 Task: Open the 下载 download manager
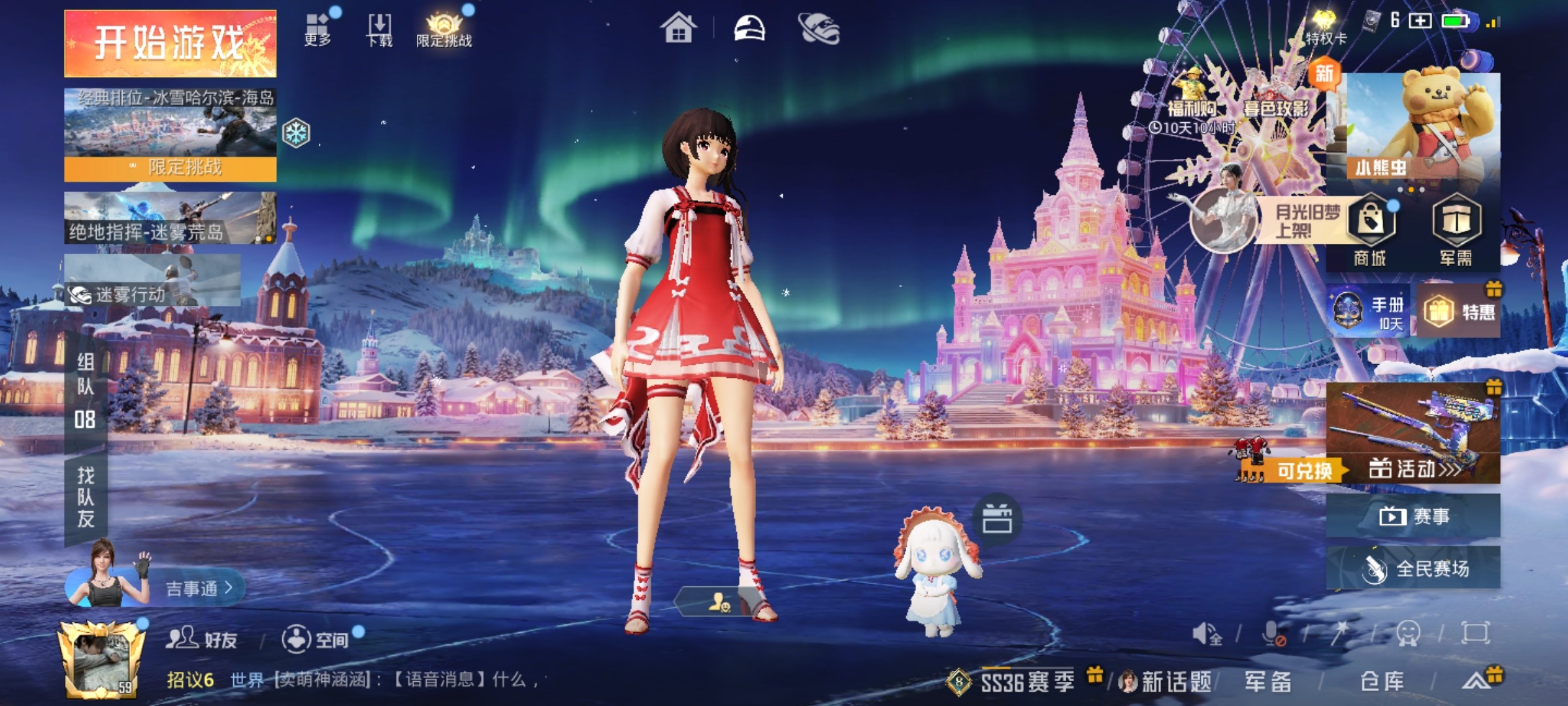pyautogui.click(x=380, y=30)
